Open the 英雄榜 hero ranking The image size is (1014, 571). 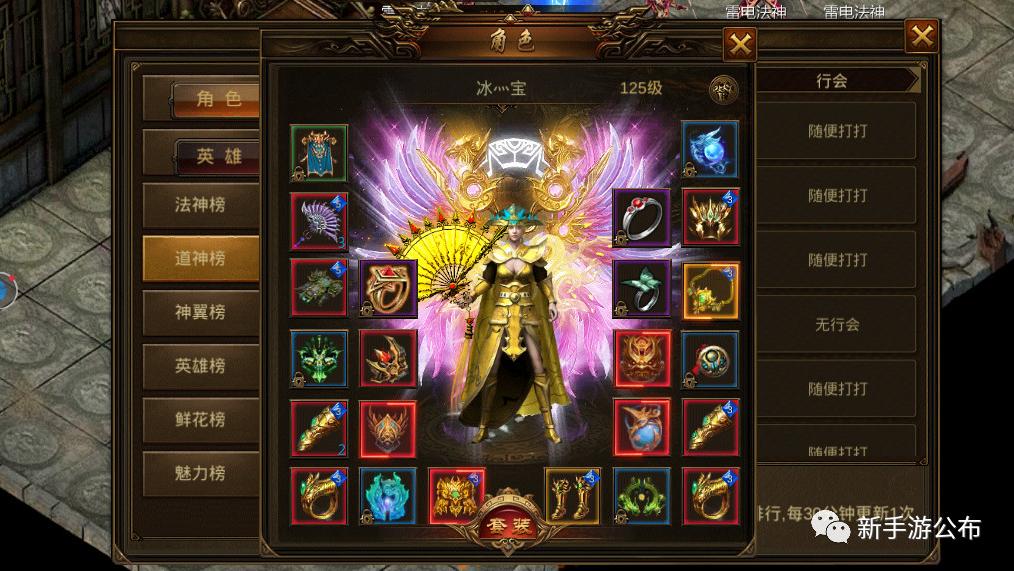click(200, 366)
